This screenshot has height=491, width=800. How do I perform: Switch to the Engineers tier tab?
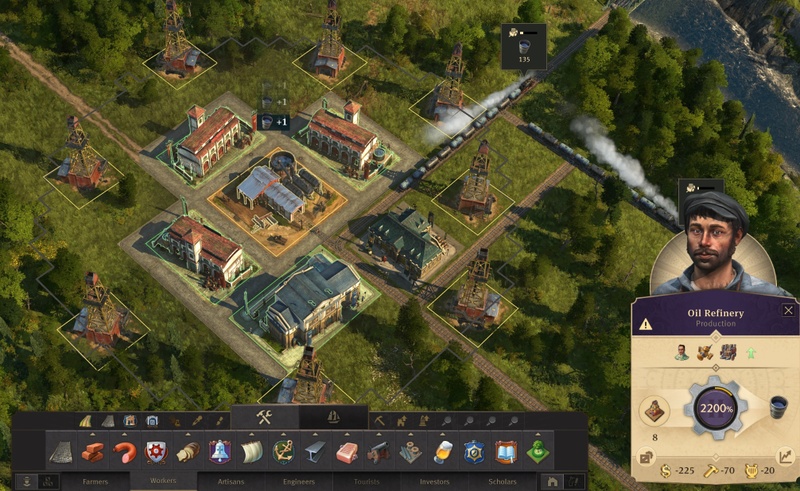click(x=298, y=481)
